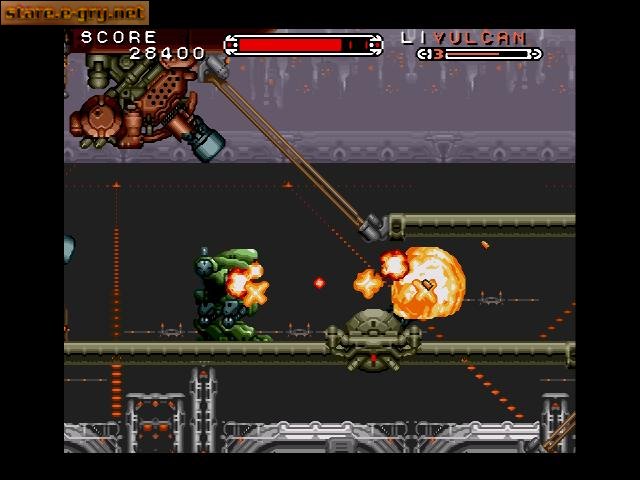Image resolution: width=640 pixels, height=480 pixels.
Task: Select the VULCAN weapon indicator
Action: [487, 38]
